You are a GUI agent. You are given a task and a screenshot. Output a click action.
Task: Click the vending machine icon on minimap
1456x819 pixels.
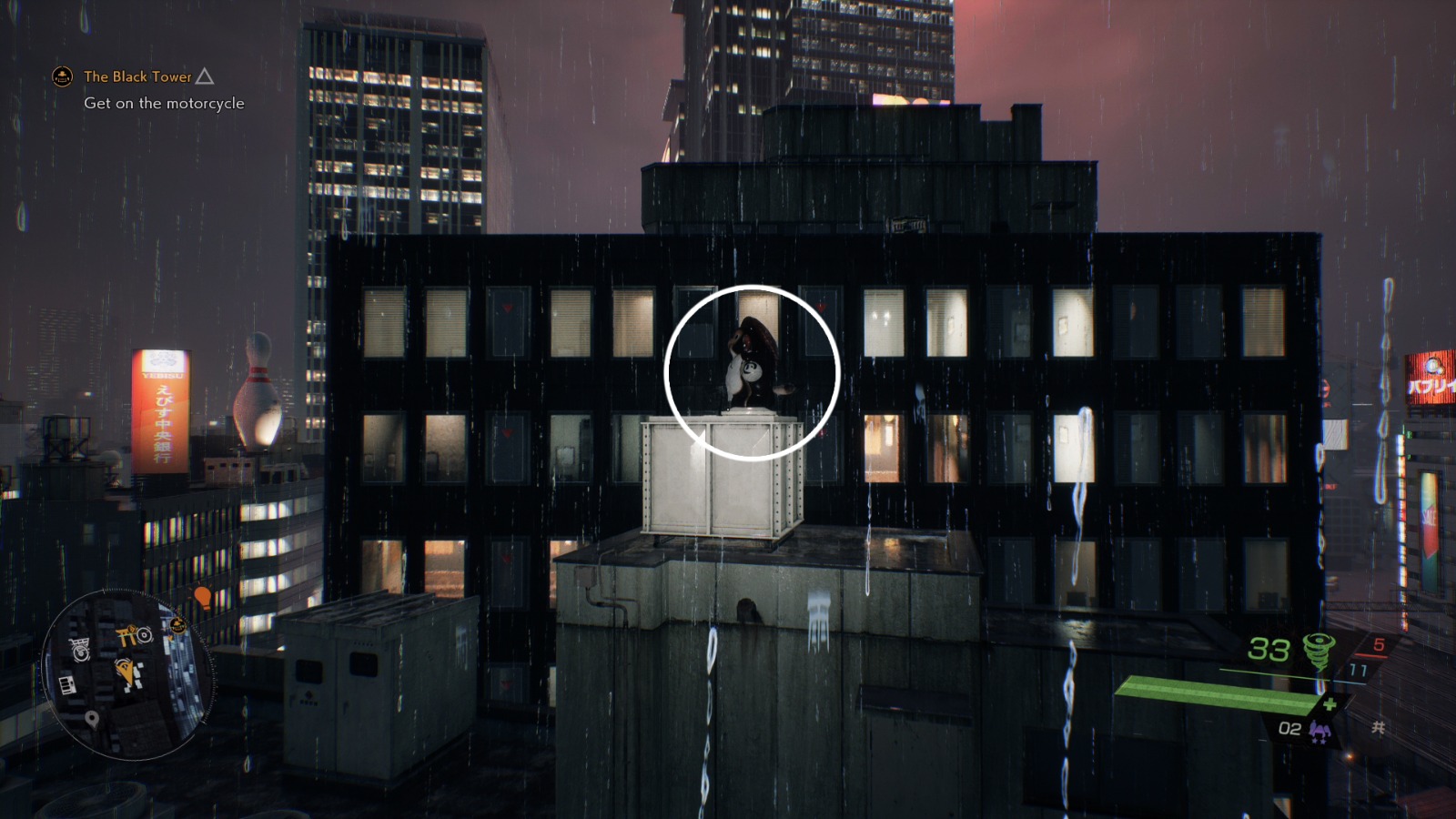pos(67,683)
